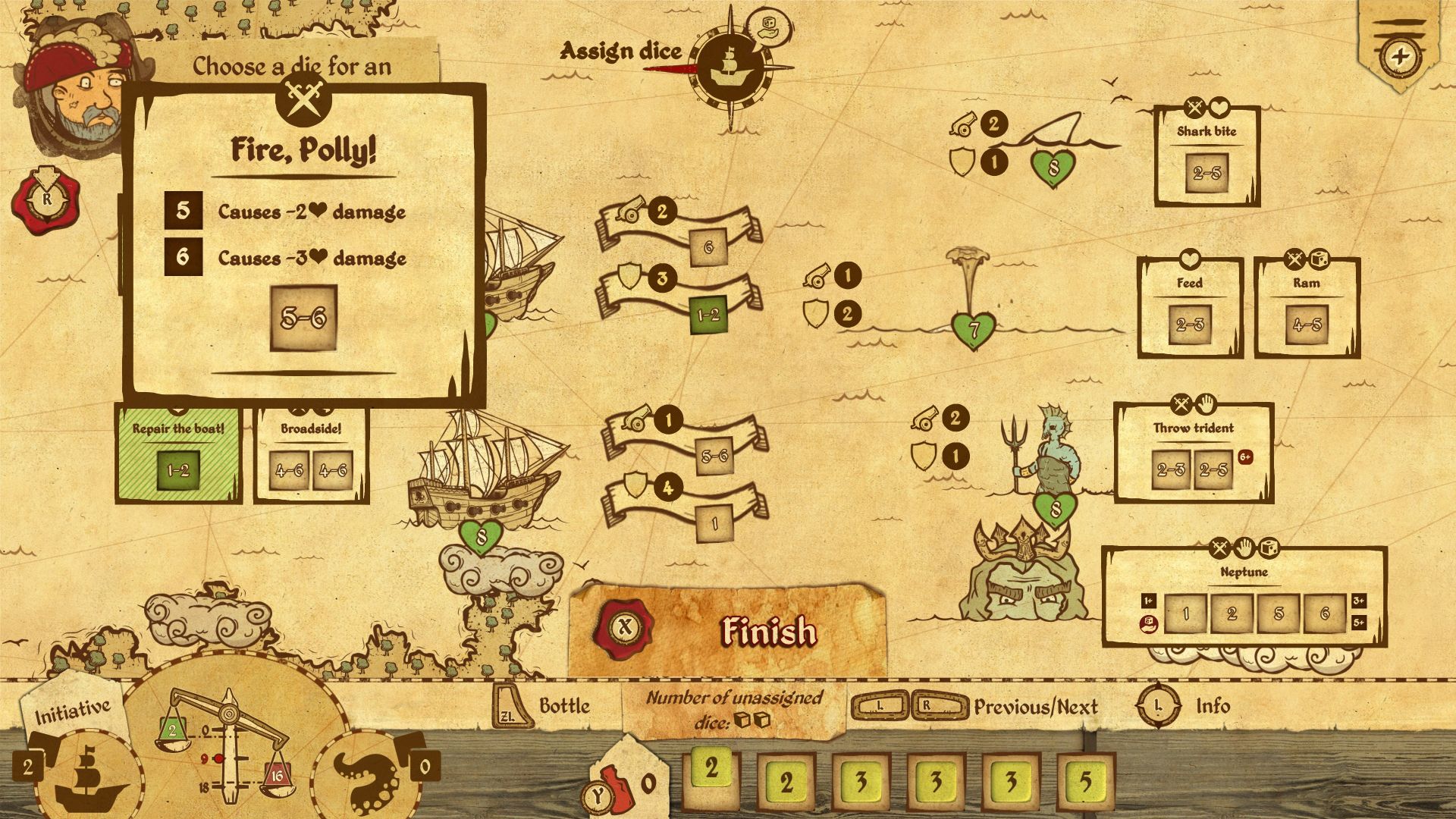
Task: Choose the Repair the boat! card
Action: click(178, 455)
